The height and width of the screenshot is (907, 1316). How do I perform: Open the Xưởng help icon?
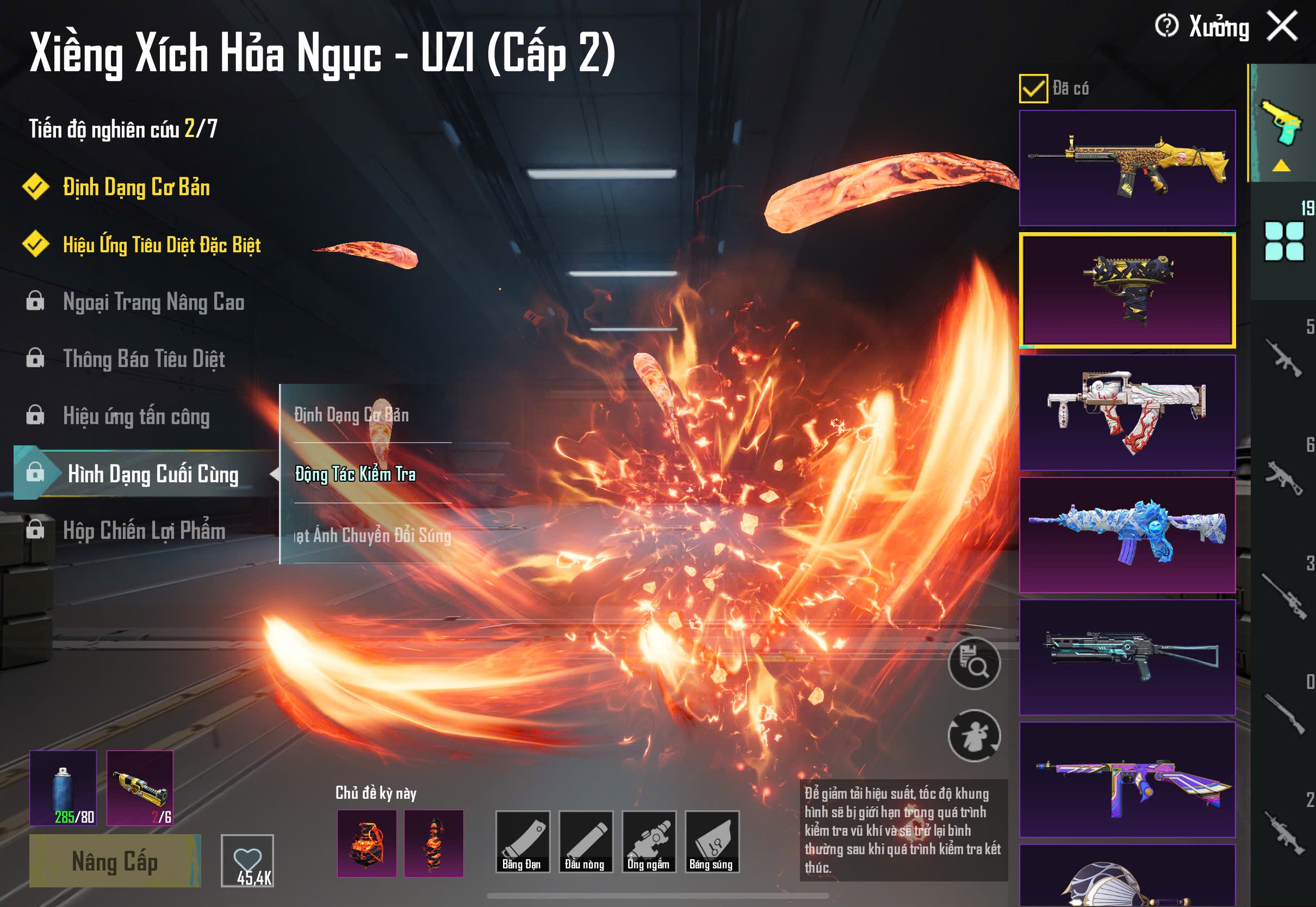[1166, 26]
